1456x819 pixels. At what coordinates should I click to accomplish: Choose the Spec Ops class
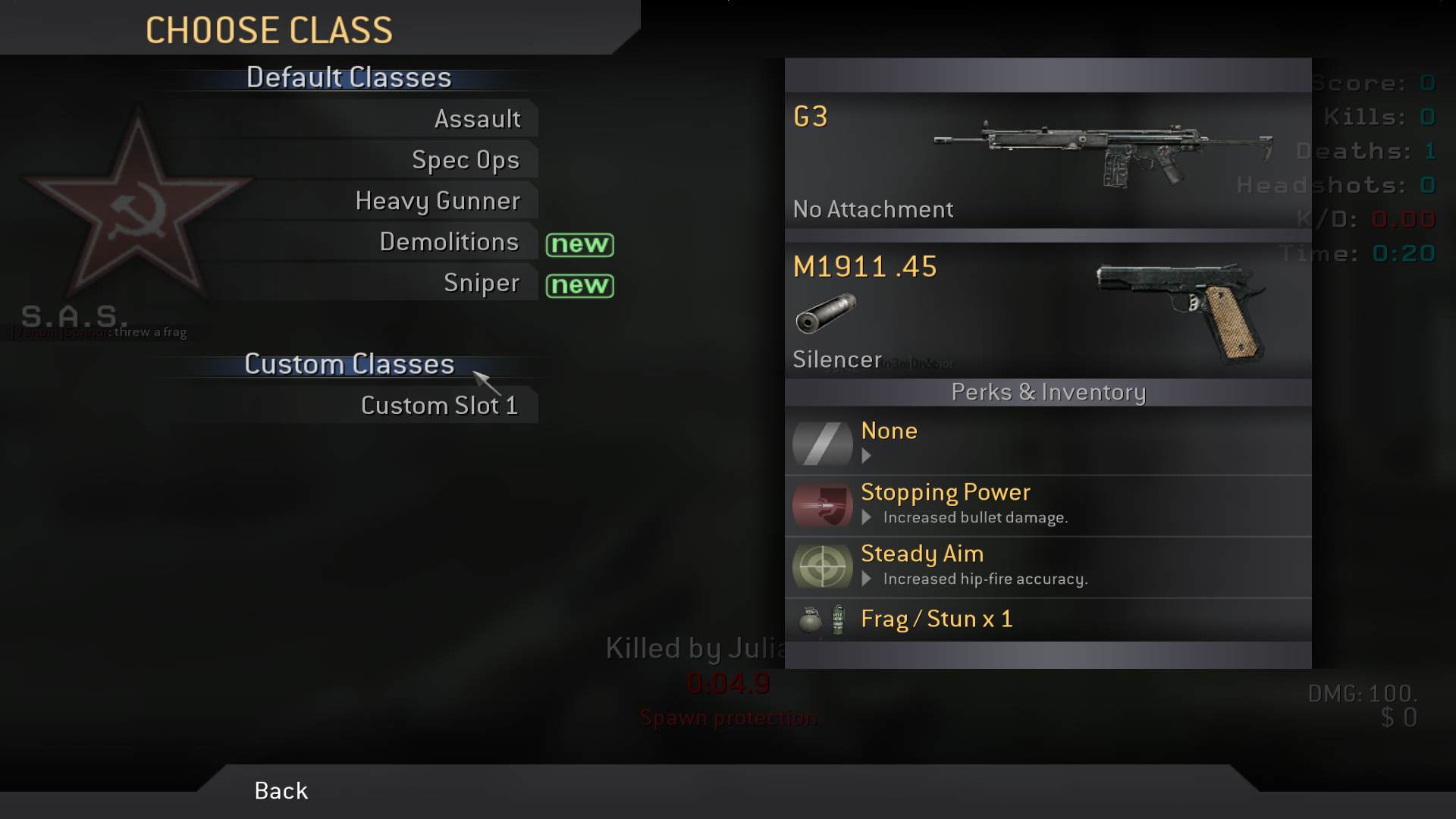465,160
